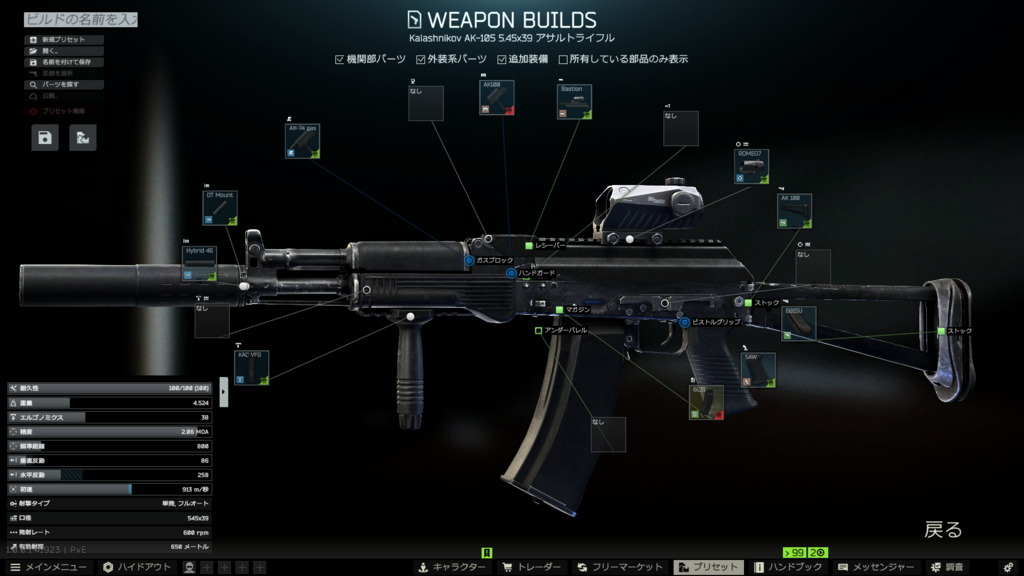The image size is (1024, 576).
Task: Save build with a name (名前を付けて保存)
Action: [63, 62]
